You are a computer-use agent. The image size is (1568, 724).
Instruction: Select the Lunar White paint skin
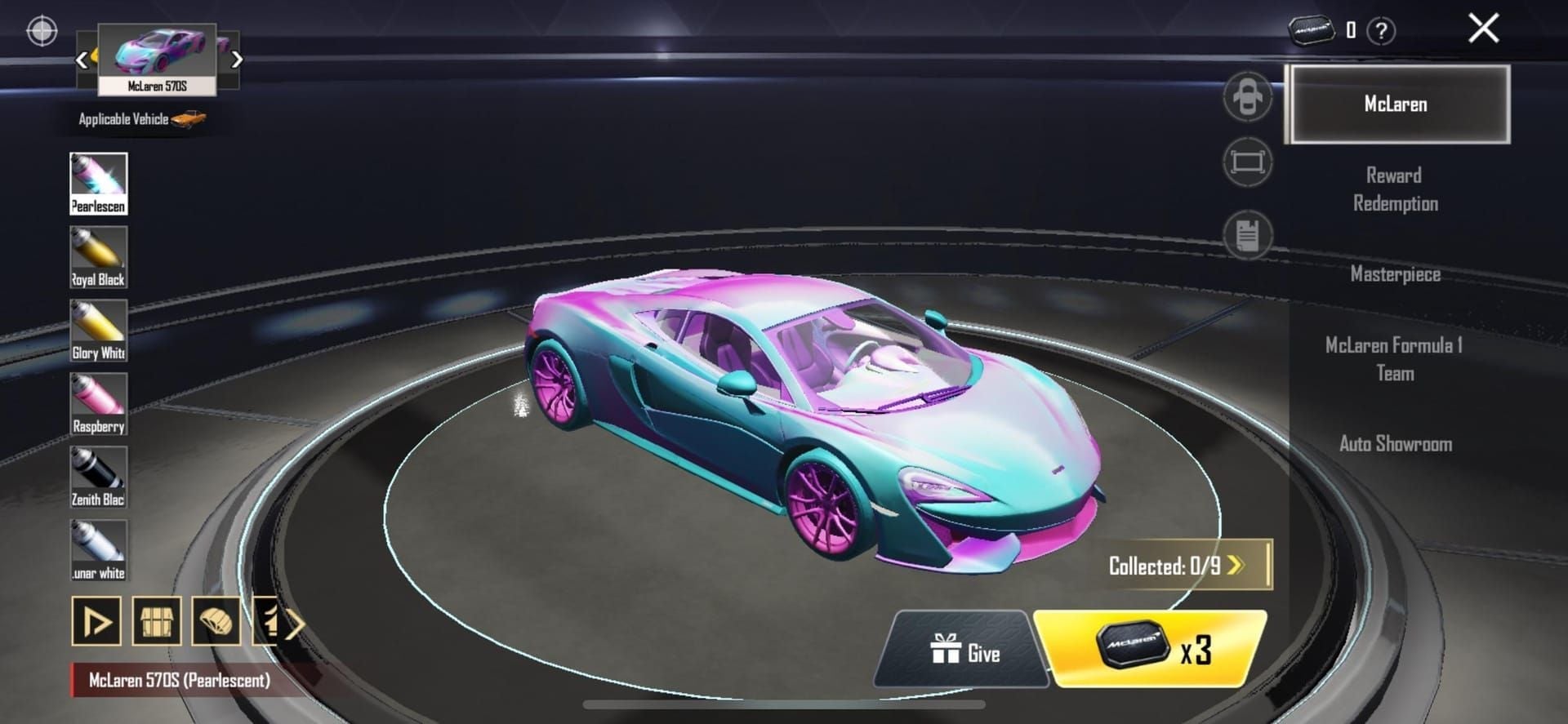click(99, 551)
